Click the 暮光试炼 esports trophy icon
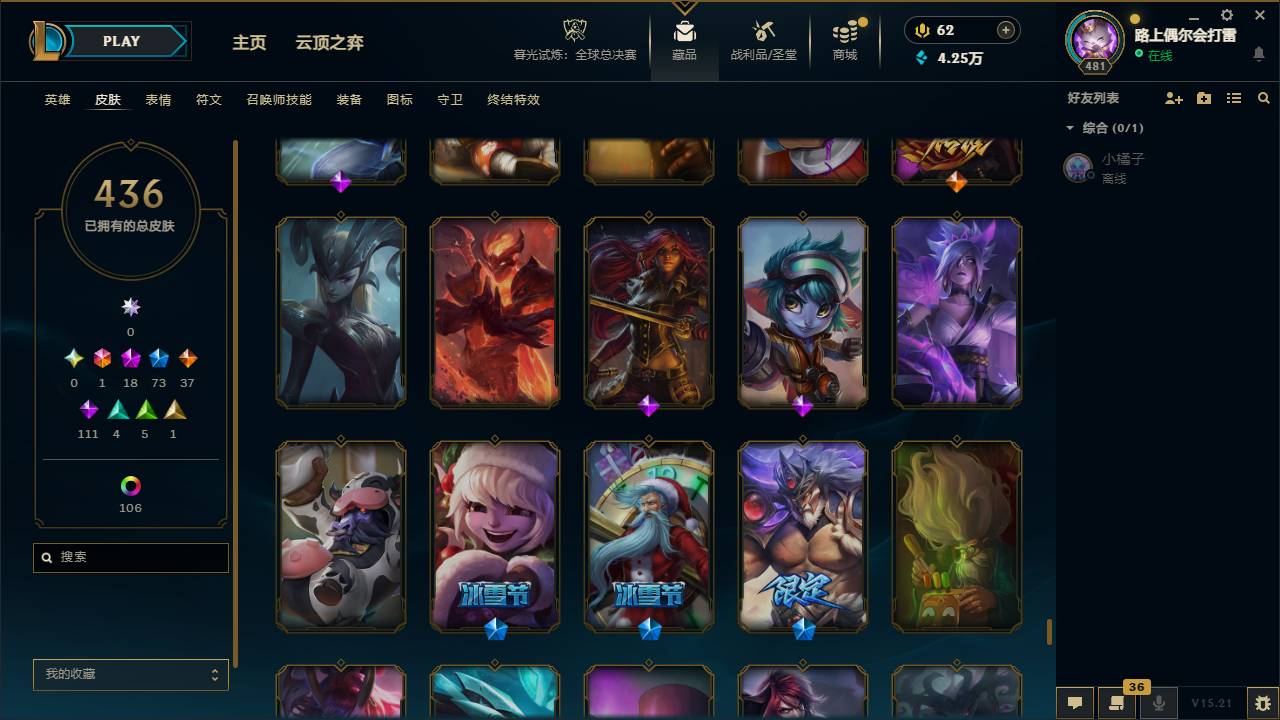Viewport: 1280px width, 720px height. click(x=574, y=32)
